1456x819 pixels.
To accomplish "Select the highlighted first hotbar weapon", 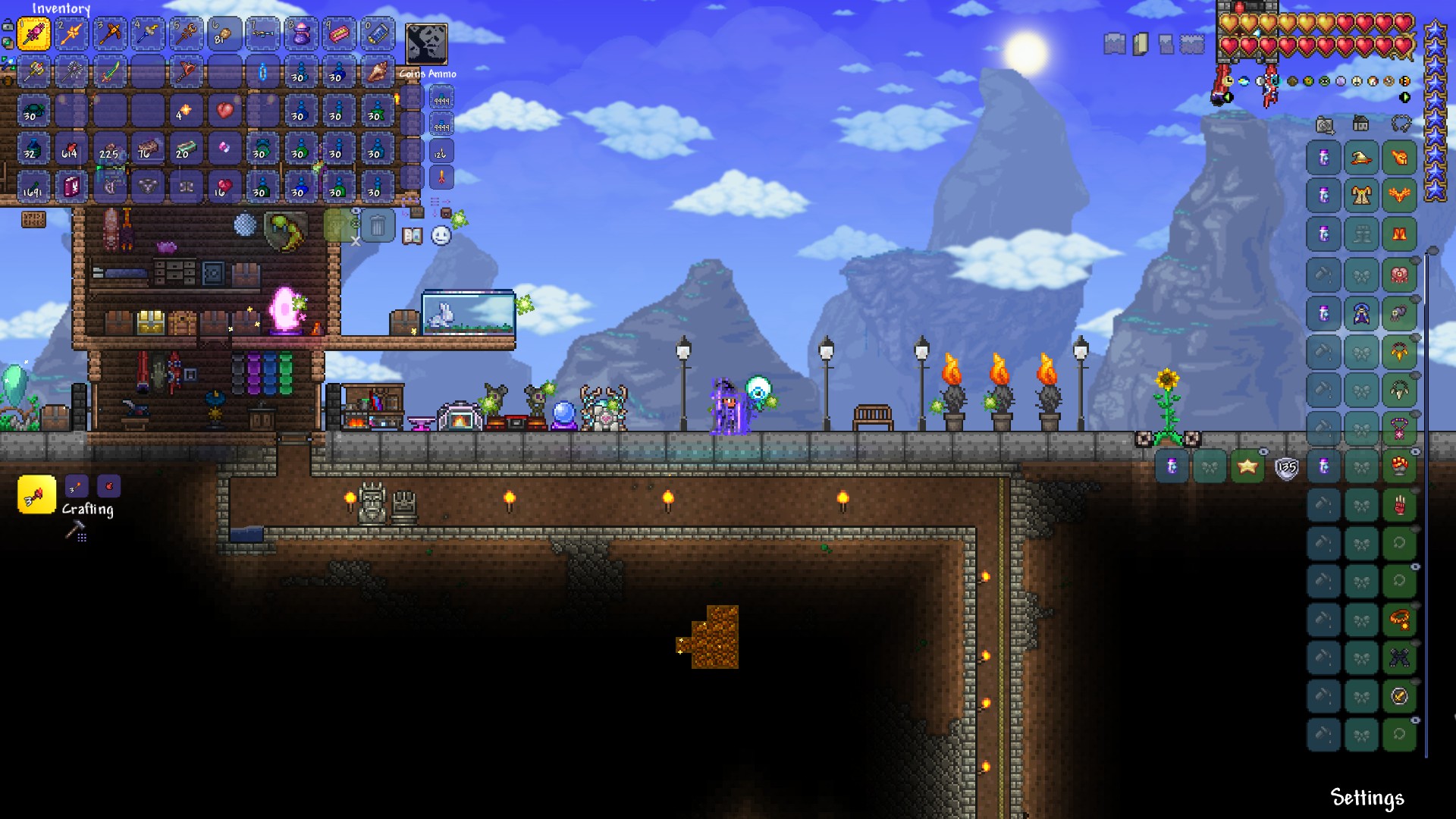I will [34, 33].
